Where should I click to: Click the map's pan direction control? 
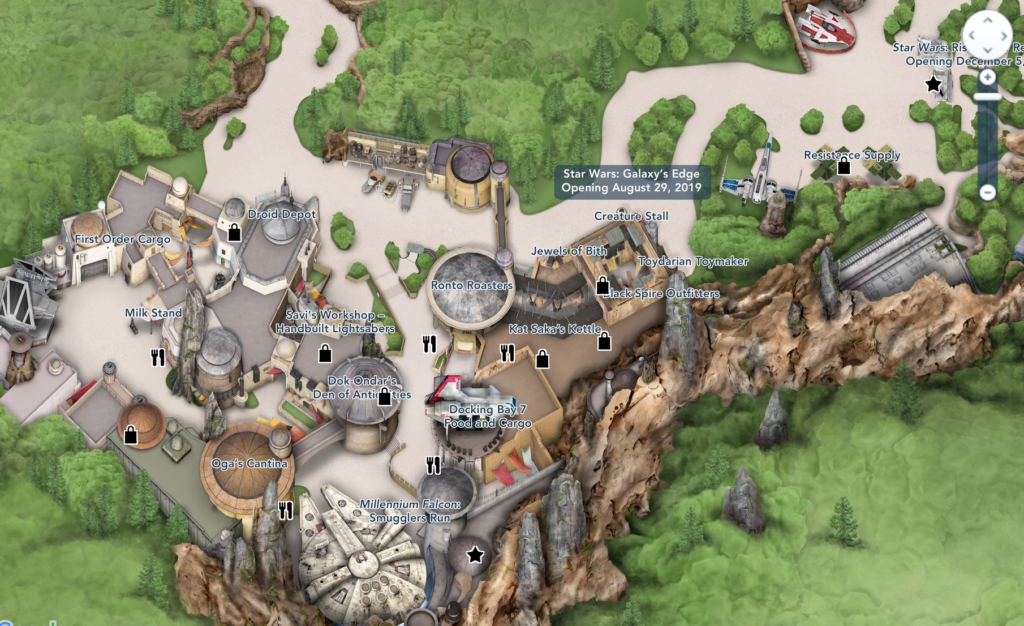[x=986, y=35]
